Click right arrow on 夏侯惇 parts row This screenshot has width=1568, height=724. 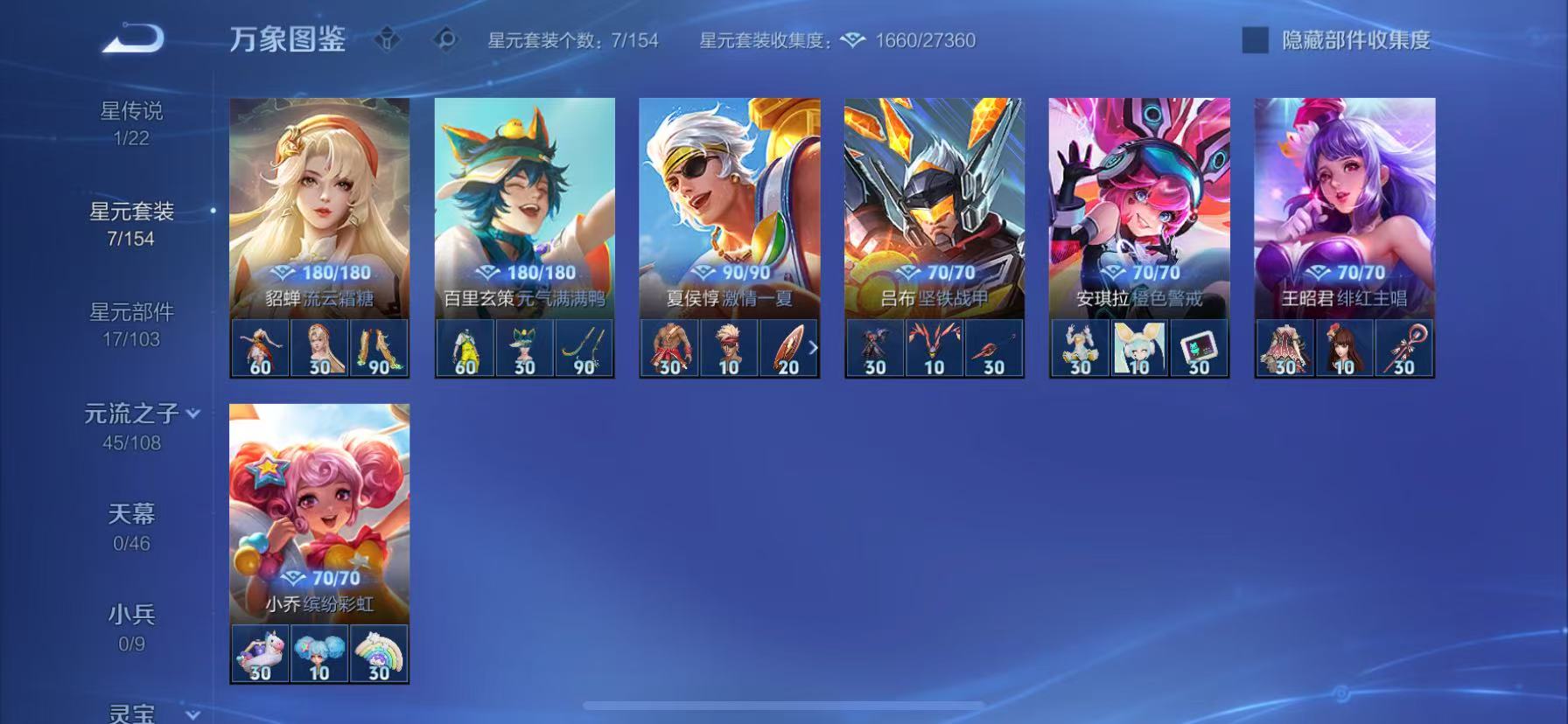814,346
